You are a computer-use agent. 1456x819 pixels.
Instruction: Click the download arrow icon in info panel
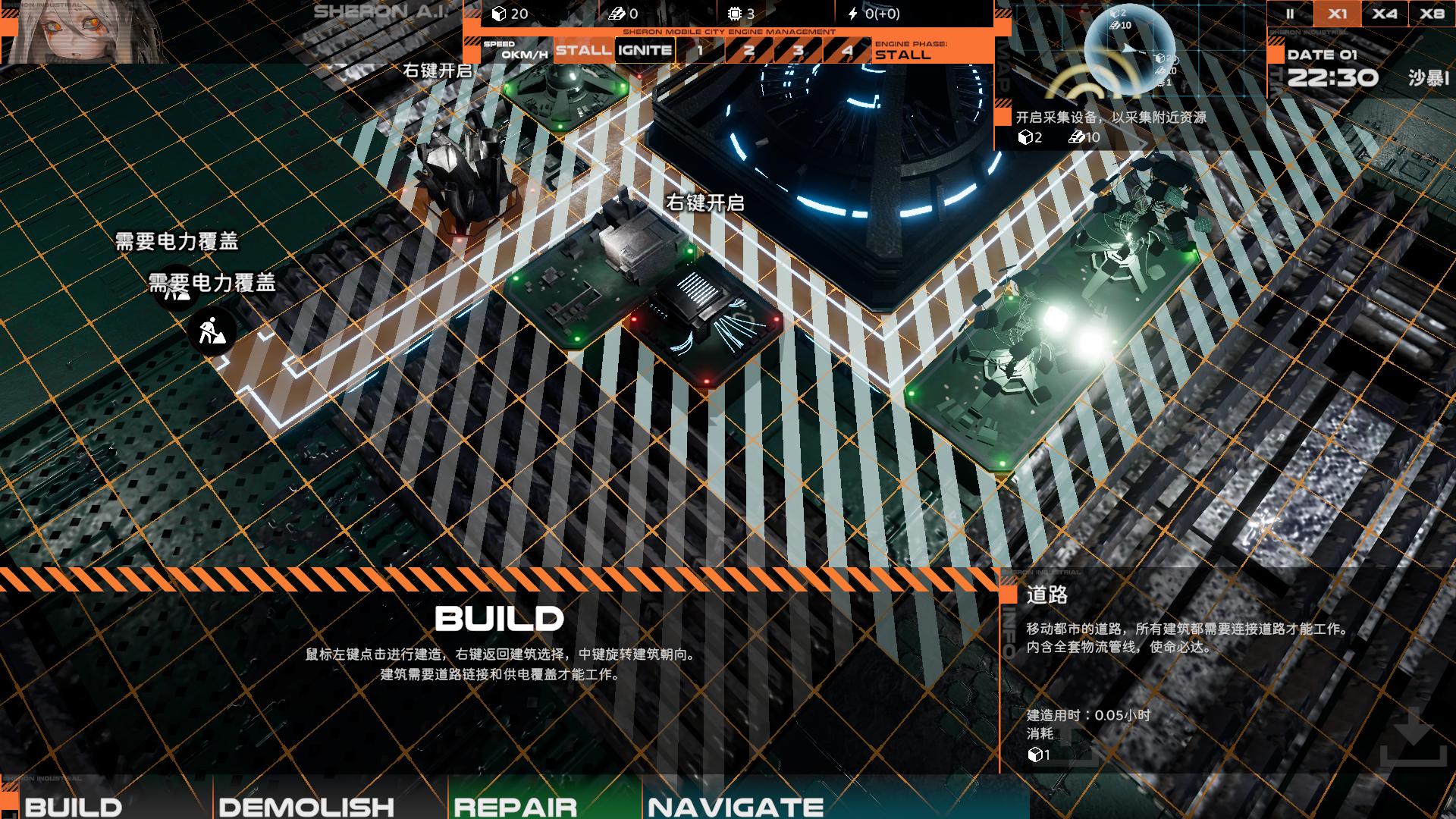tap(1413, 736)
